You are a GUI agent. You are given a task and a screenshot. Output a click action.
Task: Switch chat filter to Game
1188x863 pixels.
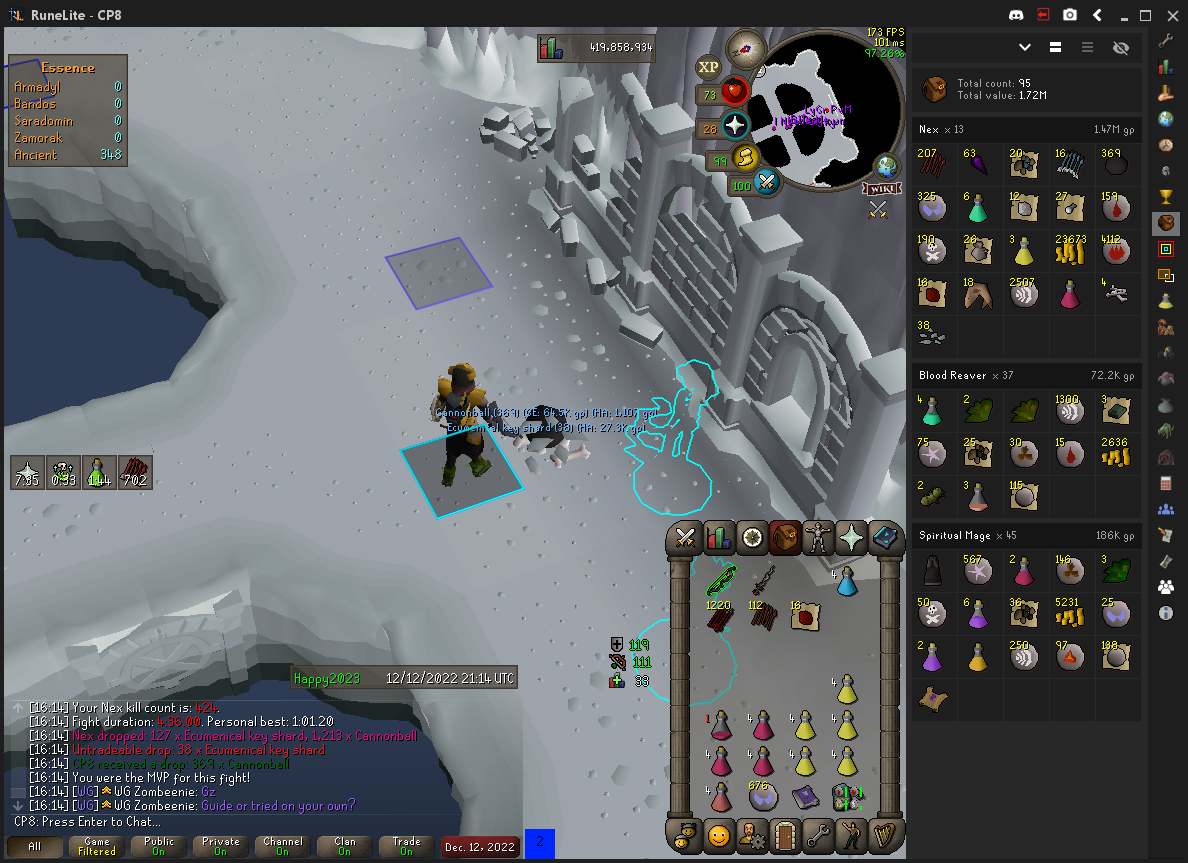coord(97,846)
